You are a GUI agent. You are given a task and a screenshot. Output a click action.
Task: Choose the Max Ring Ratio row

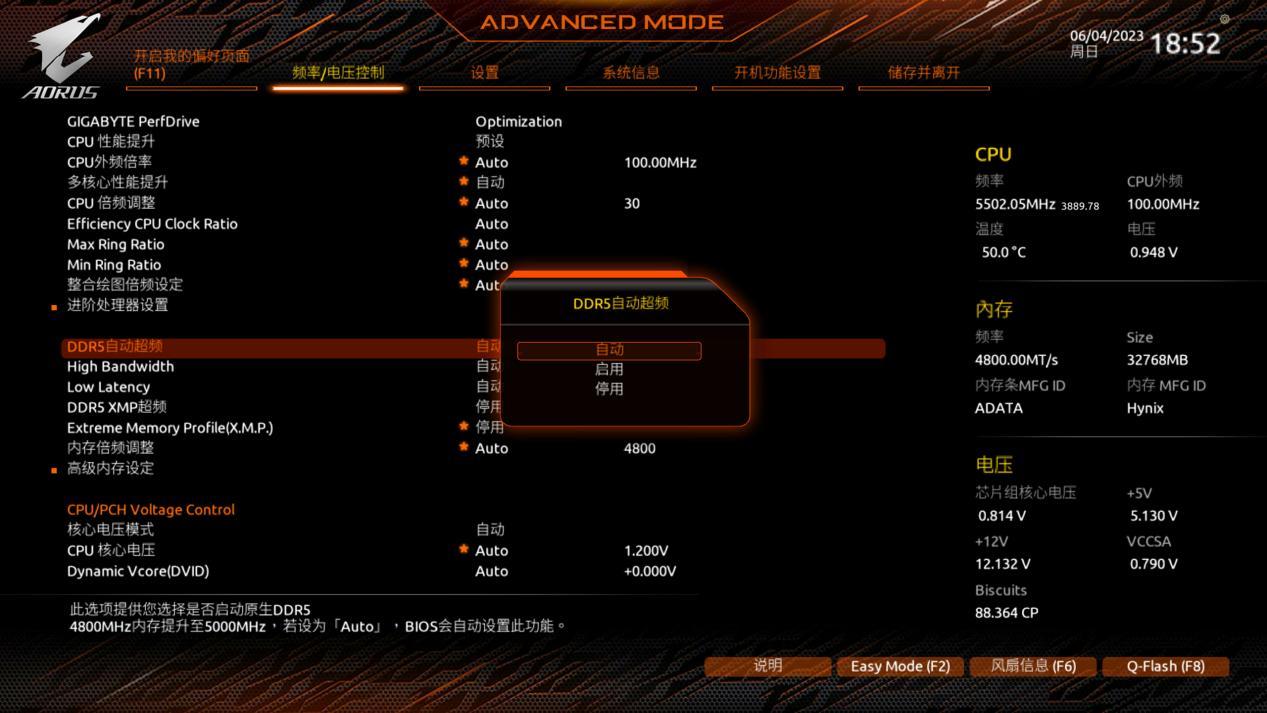point(115,244)
